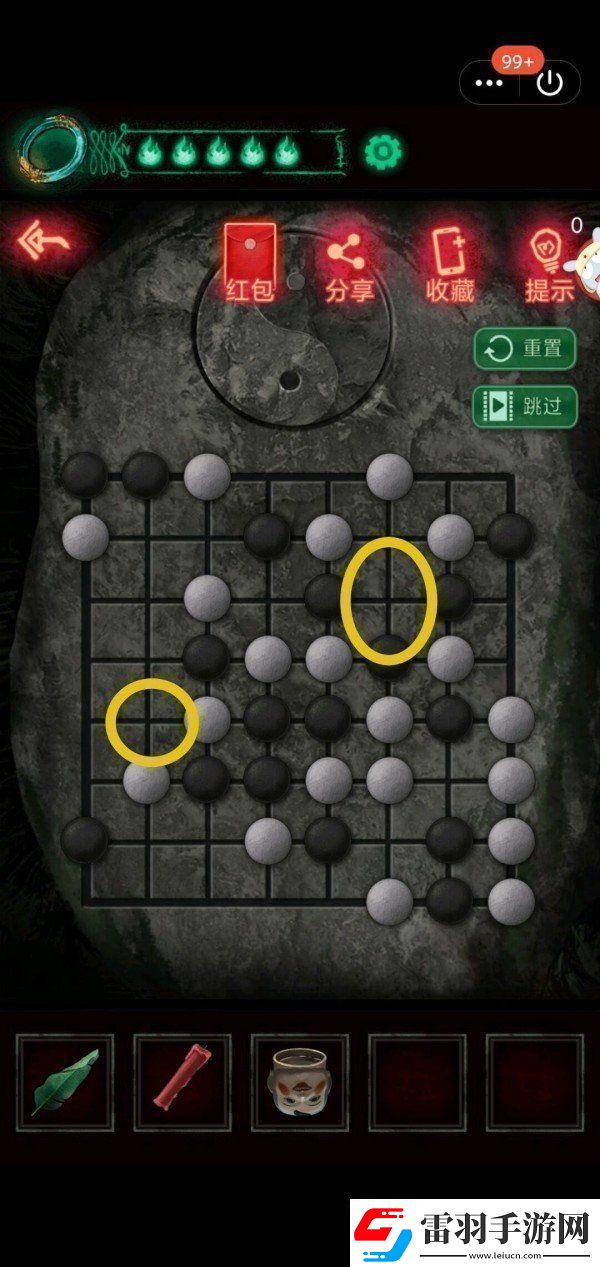
Task: Click the glowing jade ring icon
Action: 50,151
